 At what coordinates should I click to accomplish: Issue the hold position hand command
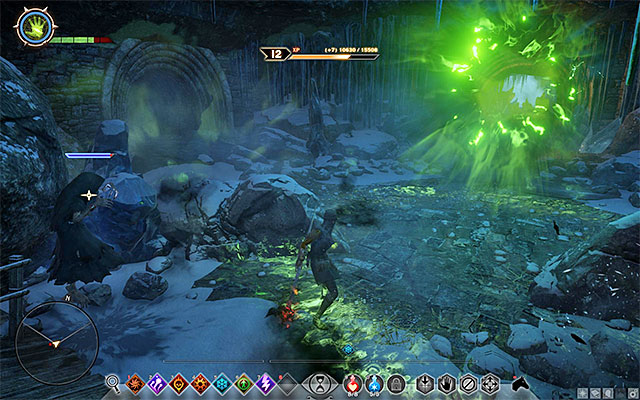click(x=446, y=382)
